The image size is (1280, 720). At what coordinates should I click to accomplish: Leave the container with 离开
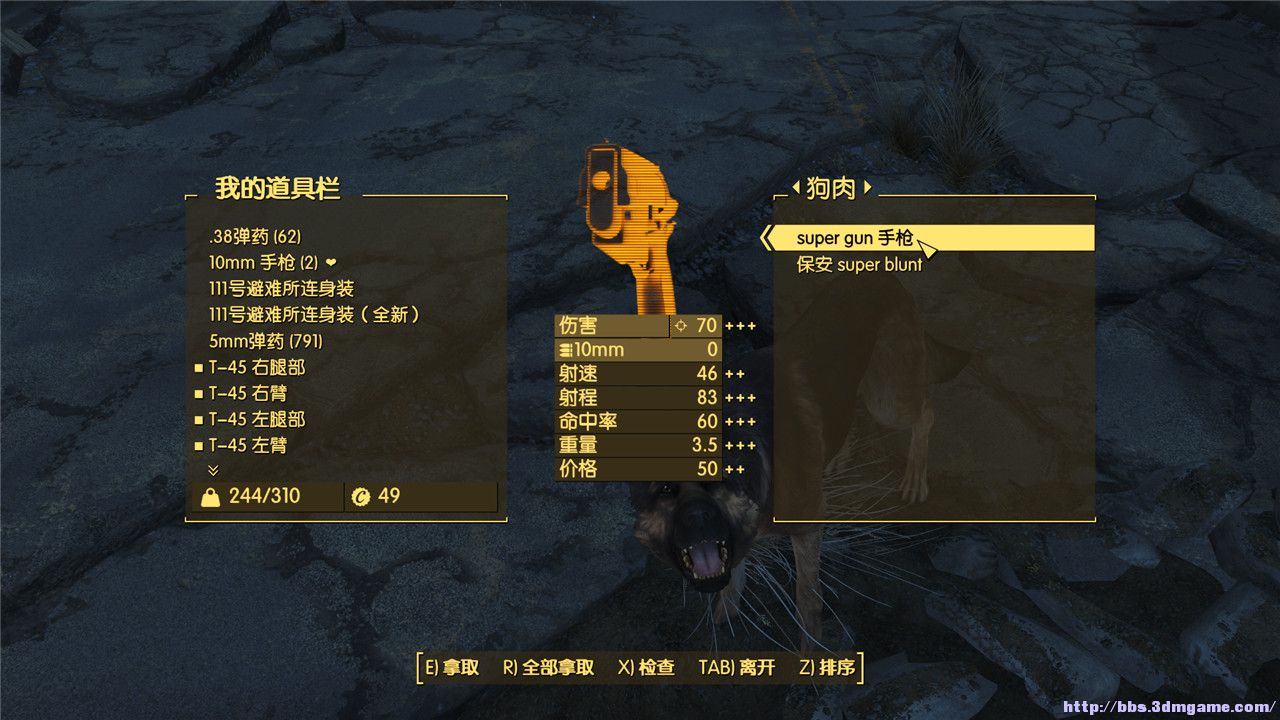736,668
